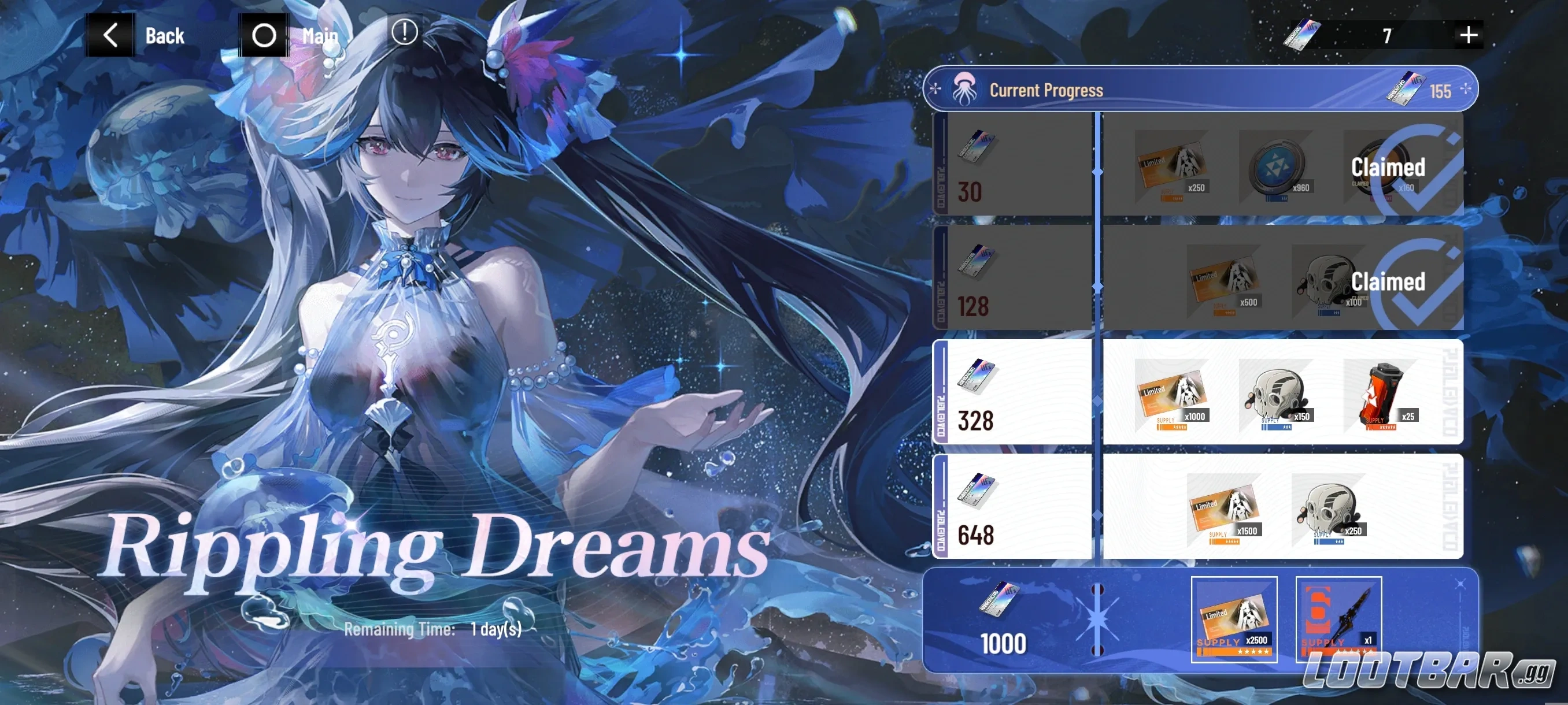Open the Current Progress header bar
Screen dimensions: 1568x705
tap(1199, 89)
